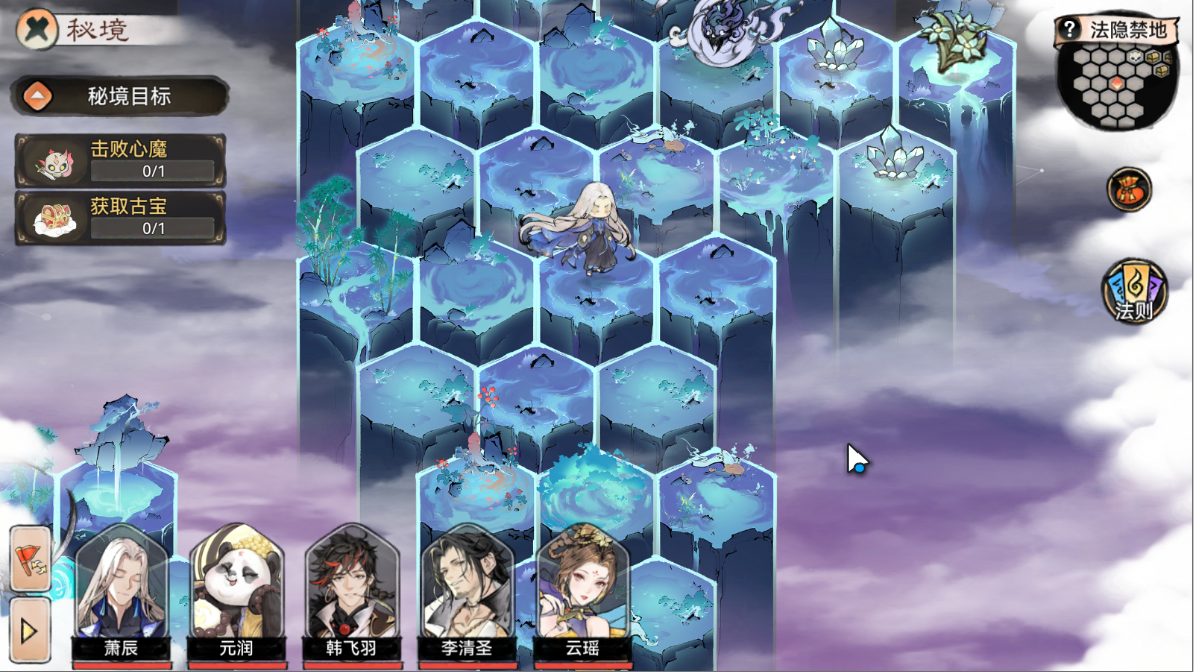Open the orange treasure bag

point(1129,189)
